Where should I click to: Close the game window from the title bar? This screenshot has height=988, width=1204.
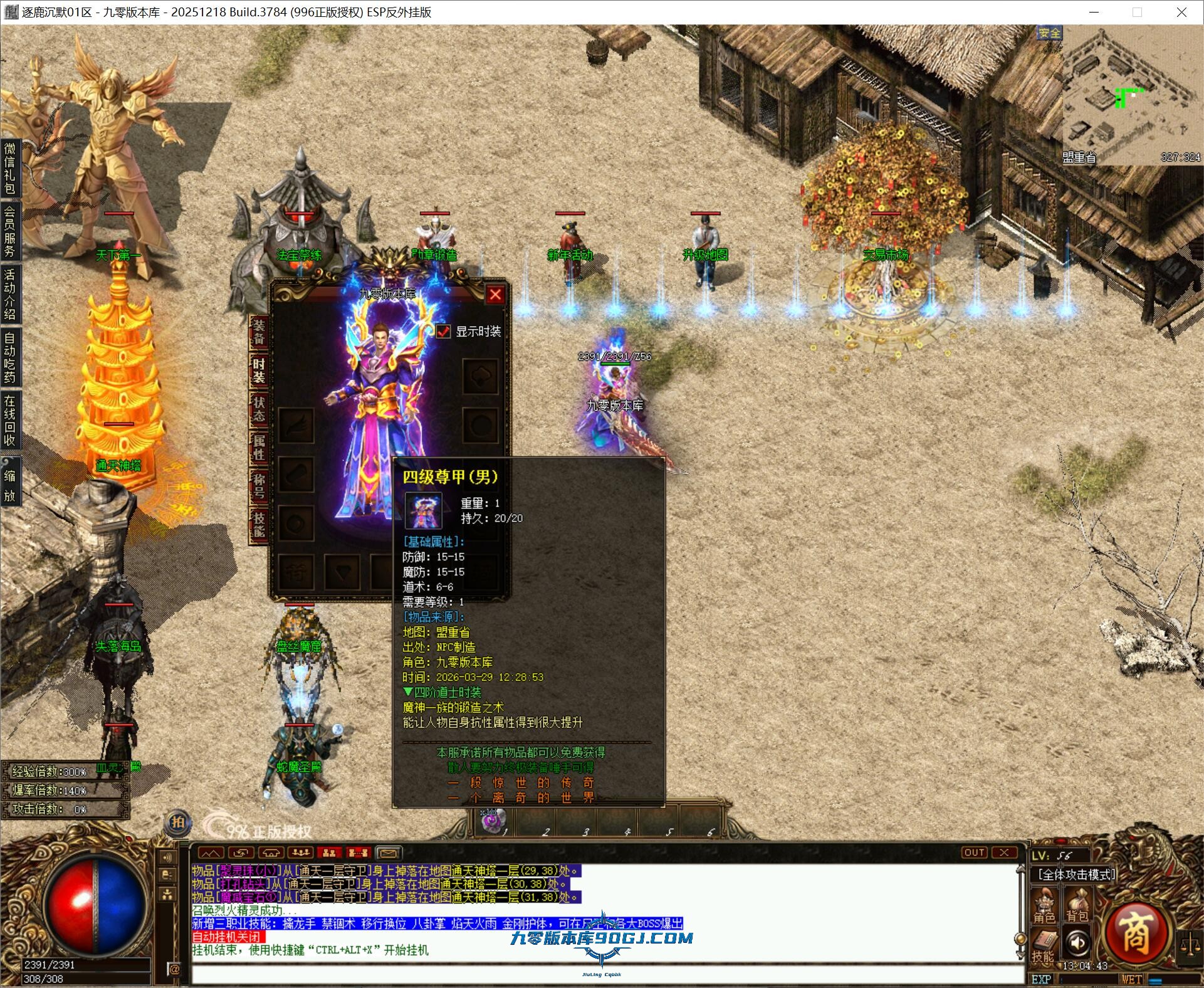(1181, 12)
